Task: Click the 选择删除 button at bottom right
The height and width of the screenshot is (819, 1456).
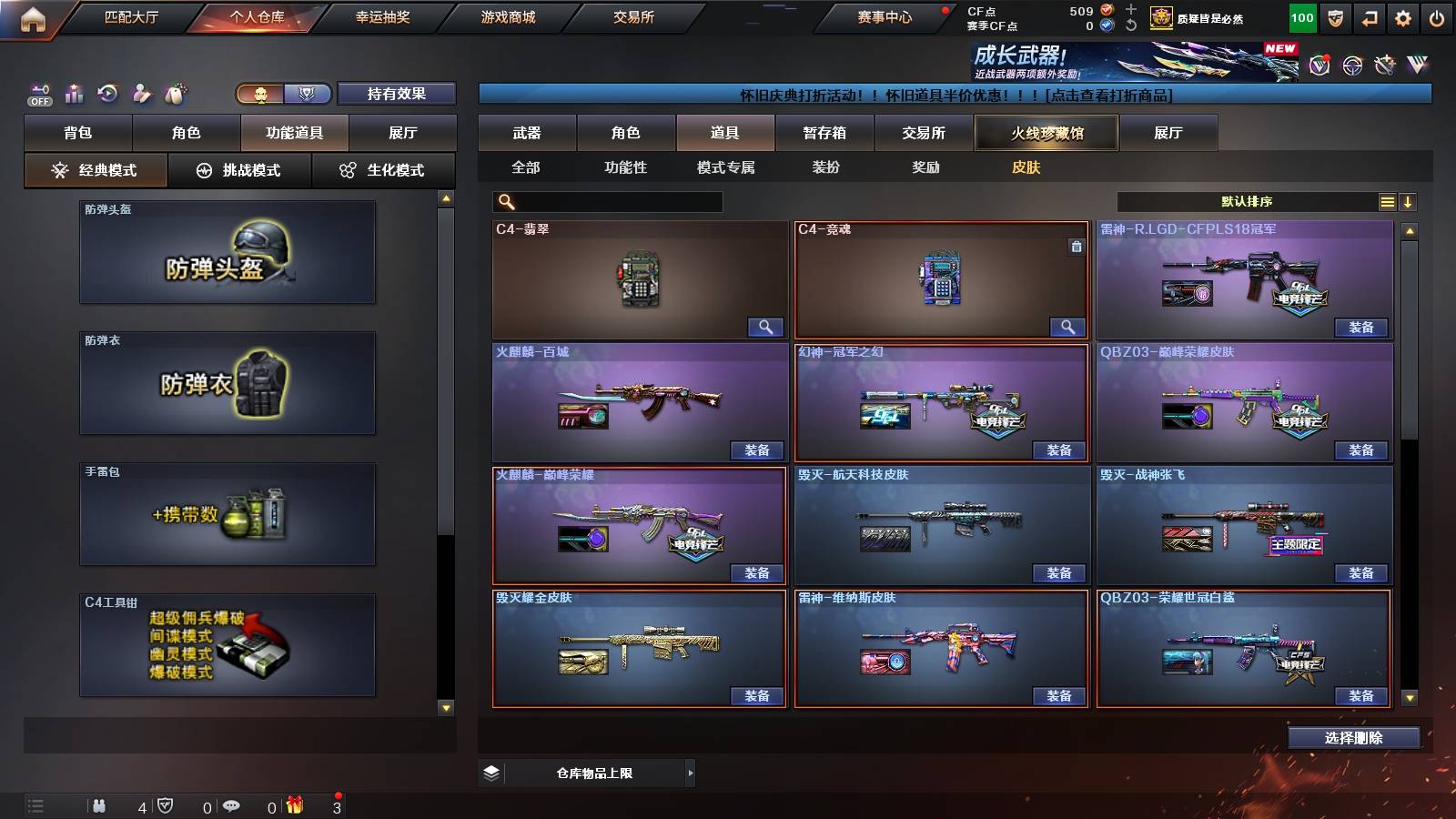Action: pyautogui.click(x=1355, y=737)
